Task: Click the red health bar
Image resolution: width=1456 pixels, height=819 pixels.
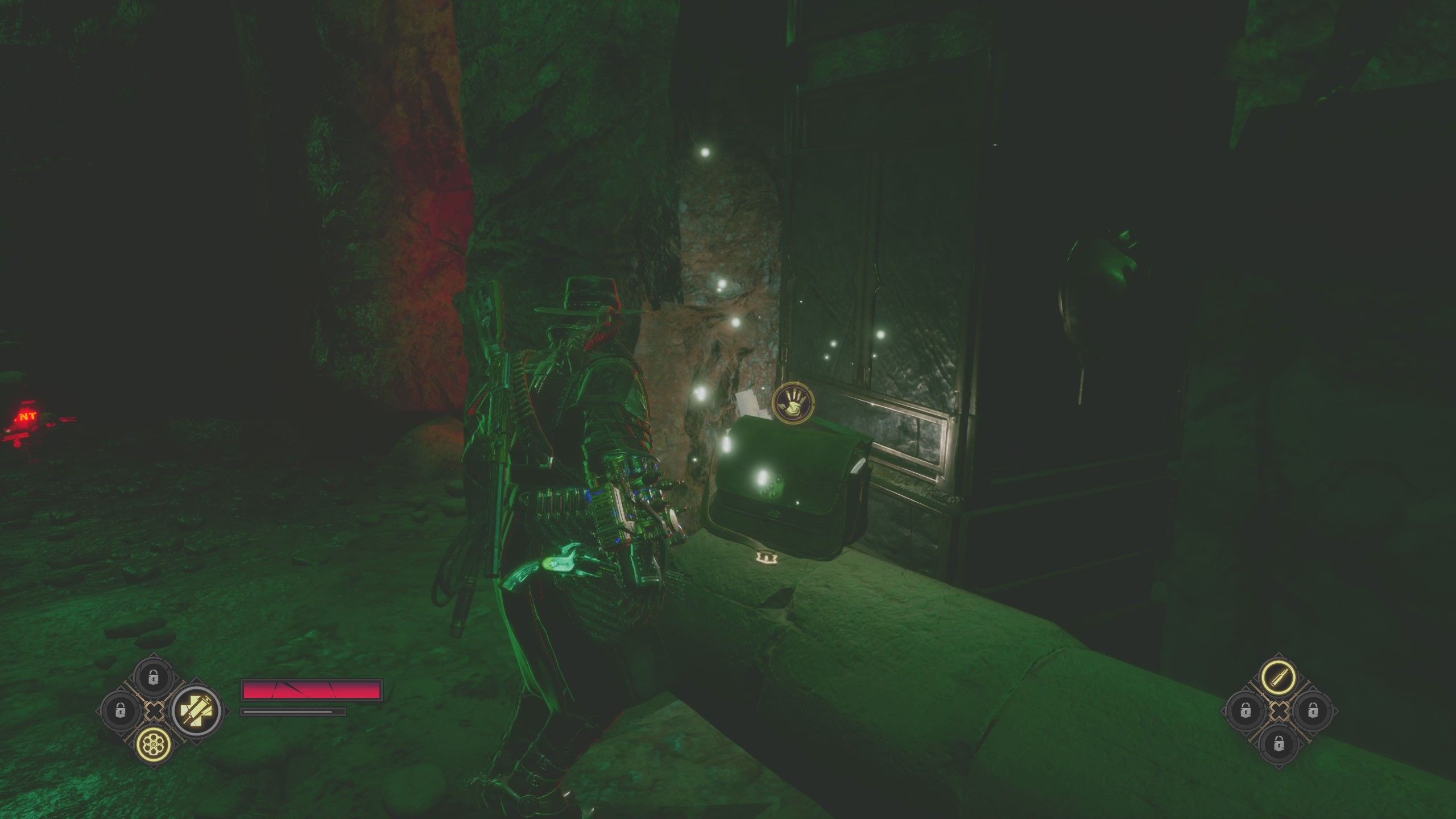Action: click(x=312, y=690)
